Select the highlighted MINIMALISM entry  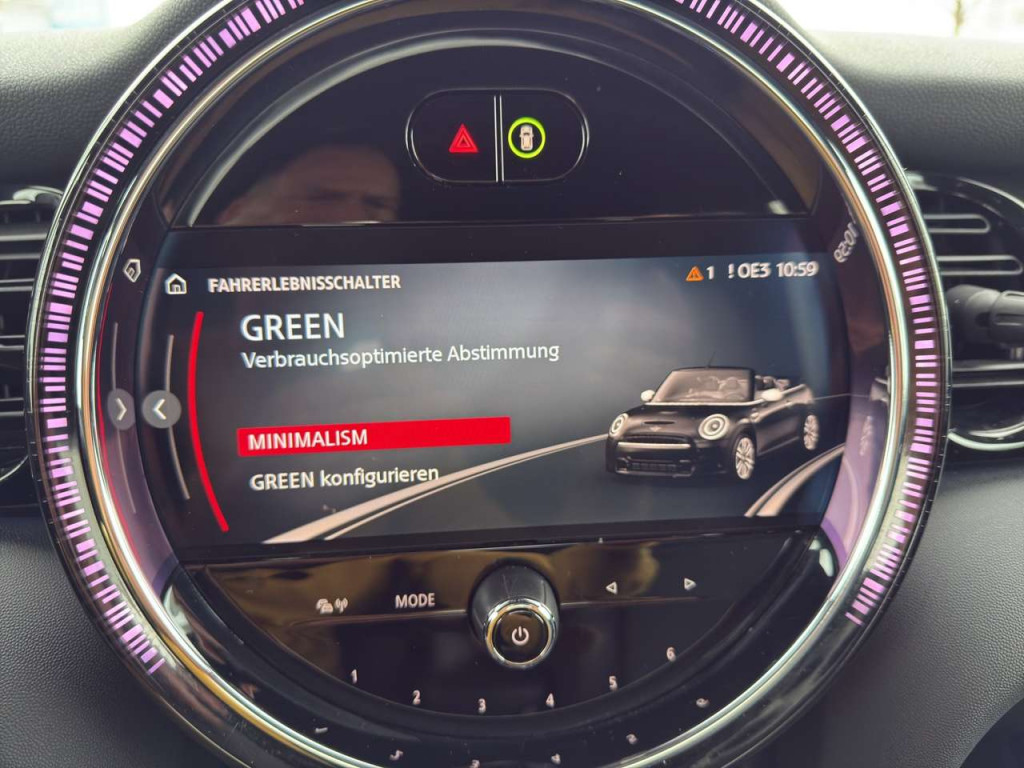click(x=373, y=436)
